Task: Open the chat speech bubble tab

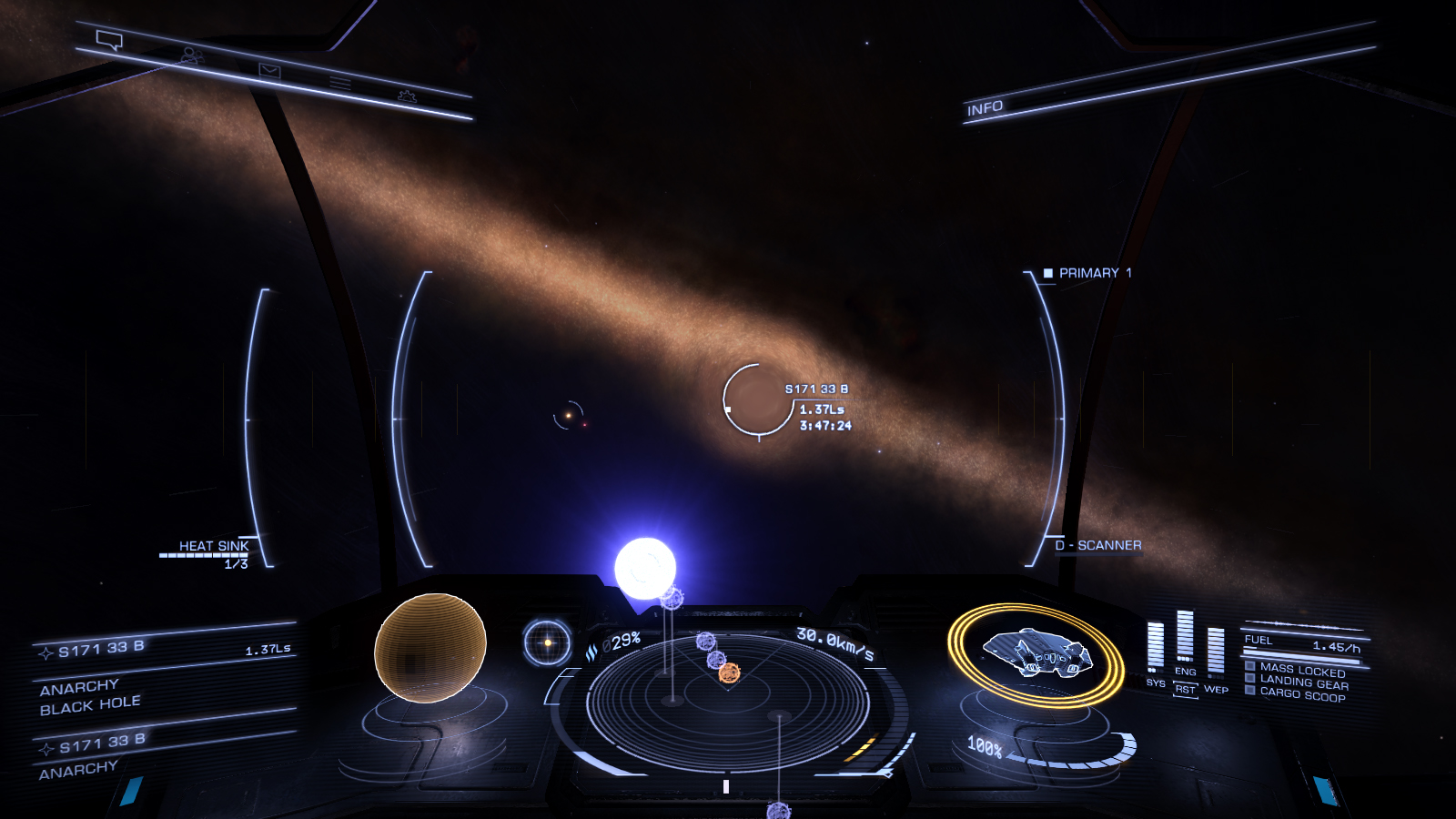Action: click(109, 40)
